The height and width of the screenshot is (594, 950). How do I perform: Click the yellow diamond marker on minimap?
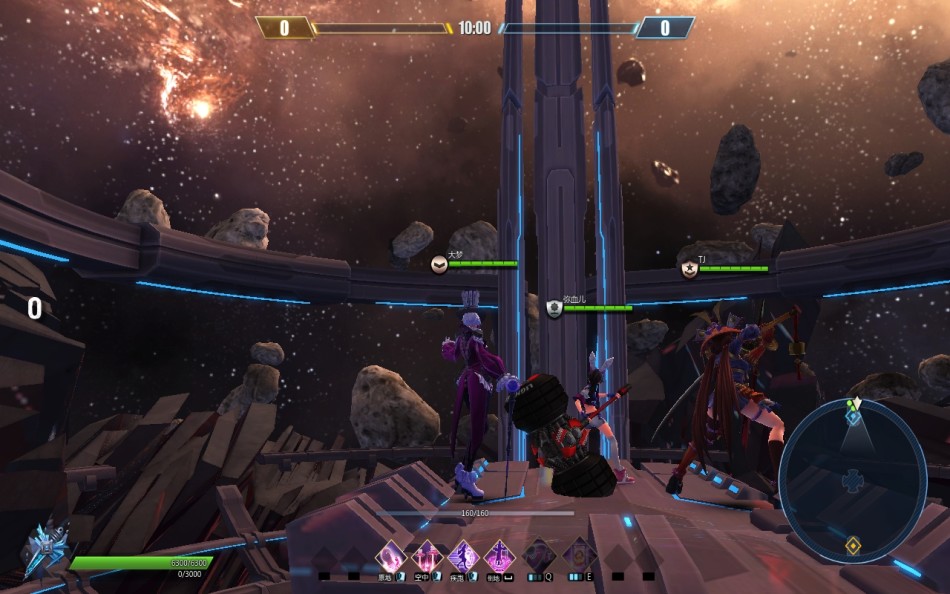[852, 545]
